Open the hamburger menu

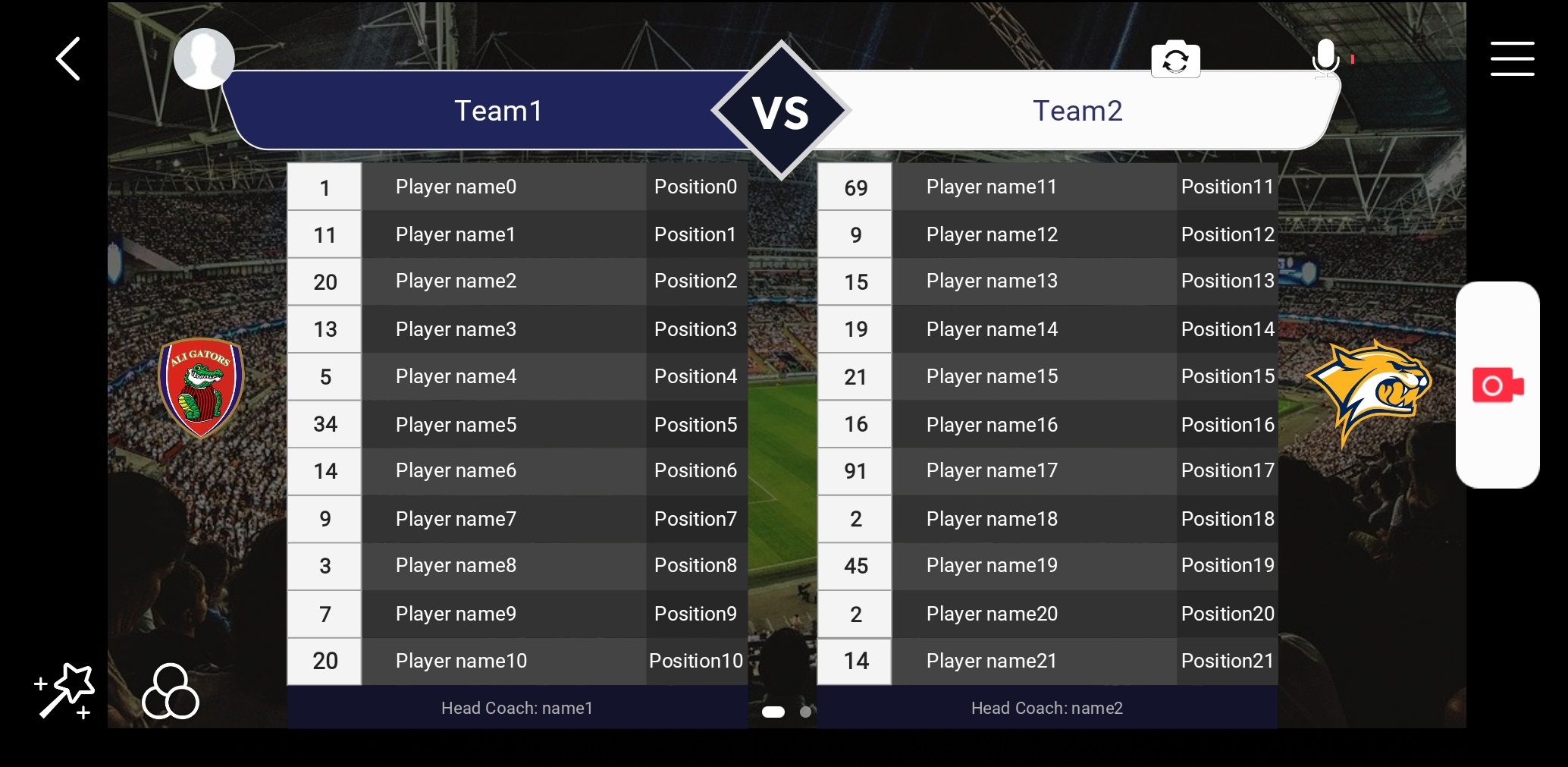click(x=1512, y=58)
